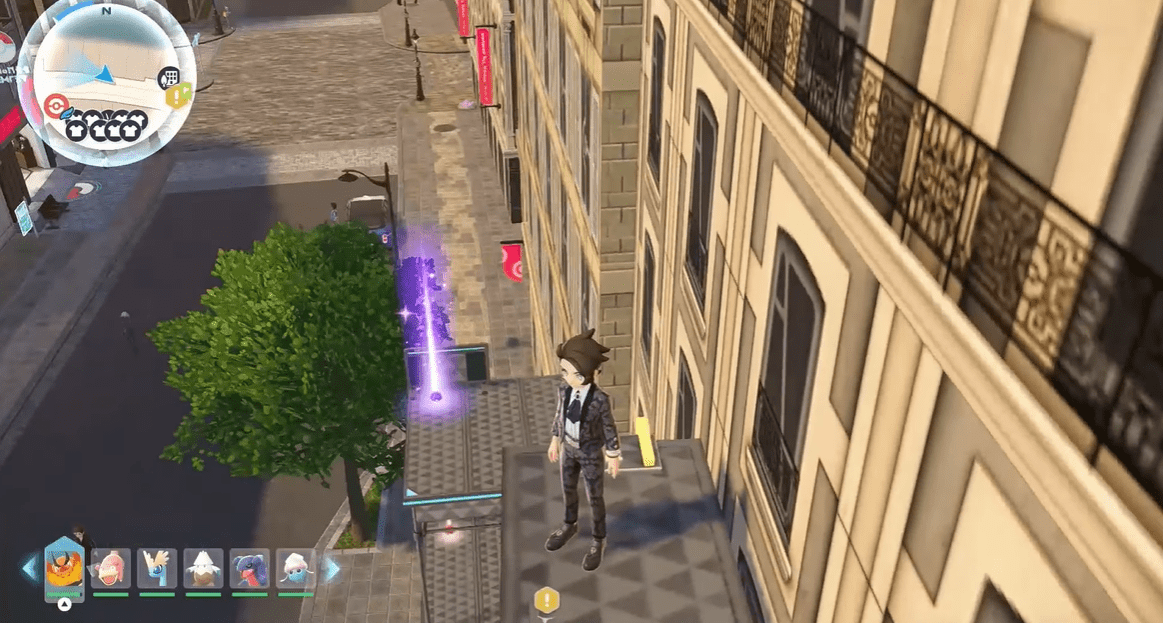1163x623 pixels.
Task: Select the Garchomp party slot
Action: click(x=249, y=568)
